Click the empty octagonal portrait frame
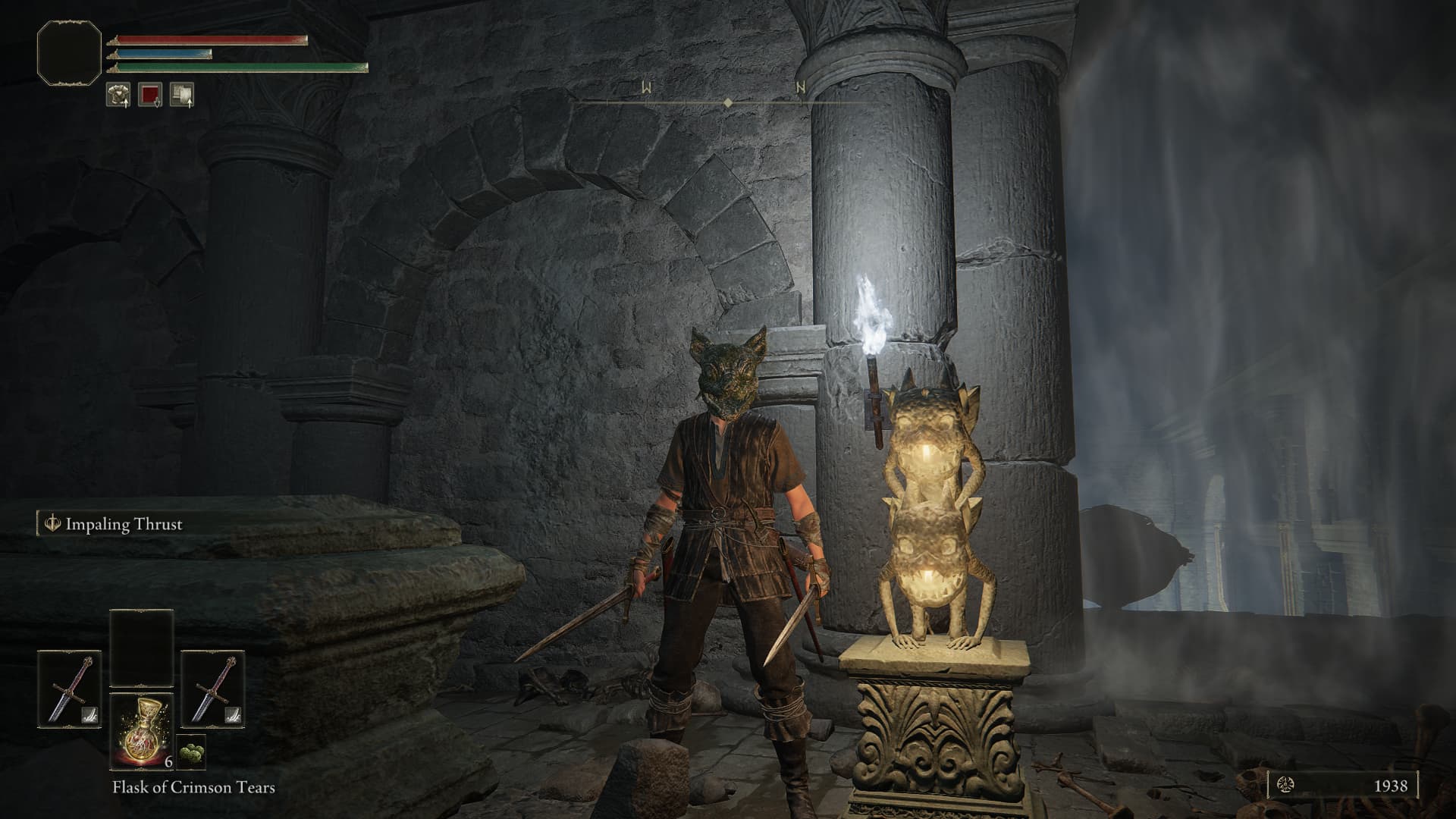Image resolution: width=1456 pixels, height=819 pixels. [x=69, y=52]
